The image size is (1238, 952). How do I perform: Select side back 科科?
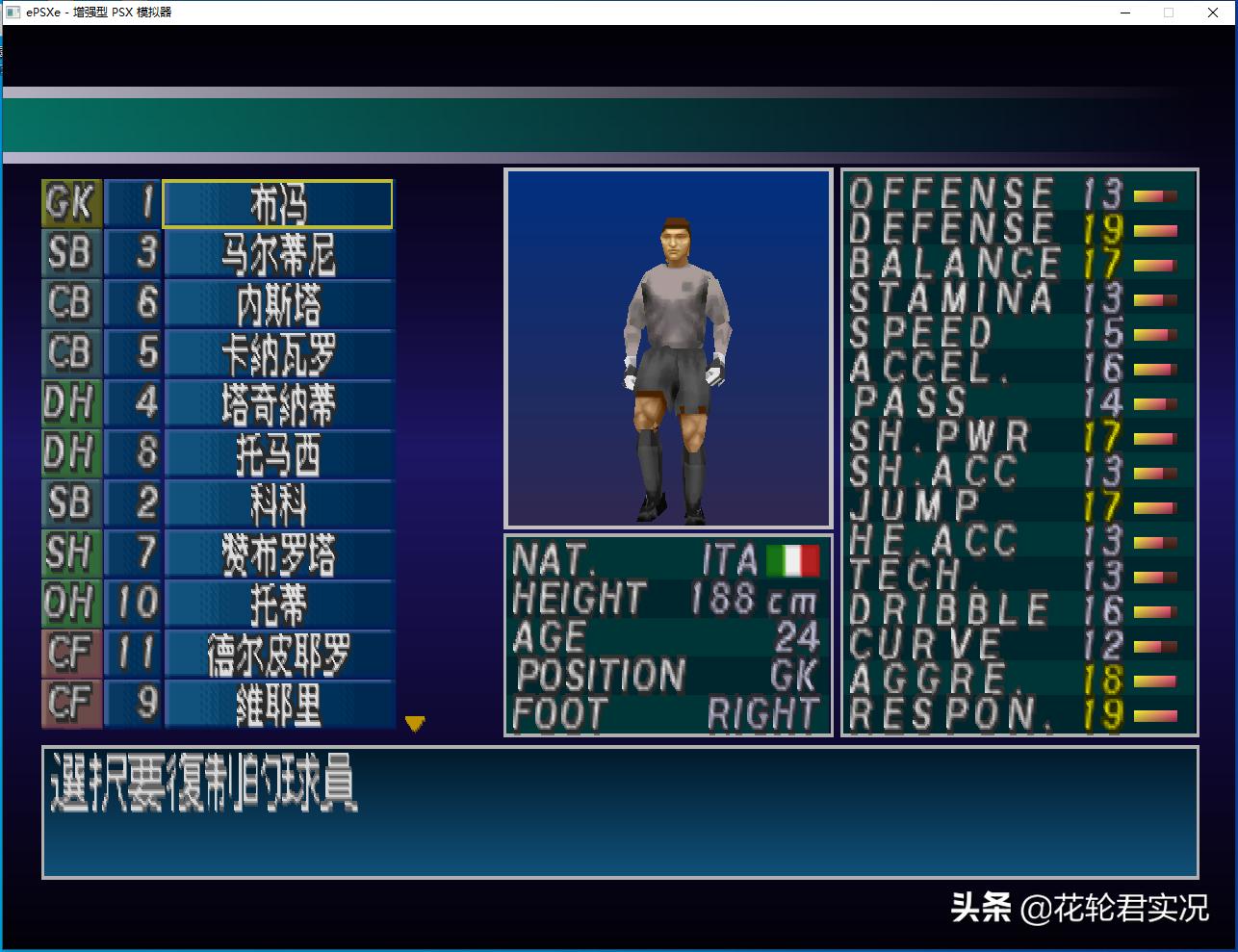(279, 504)
